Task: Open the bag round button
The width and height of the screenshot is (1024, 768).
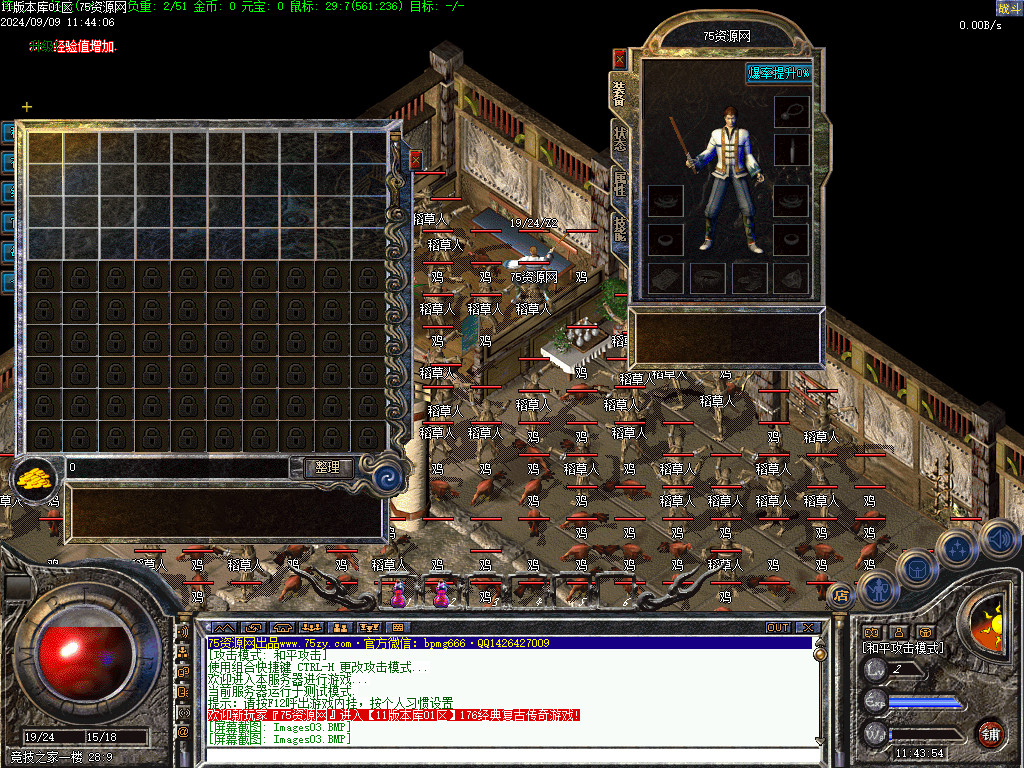Action: (x=916, y=567)
